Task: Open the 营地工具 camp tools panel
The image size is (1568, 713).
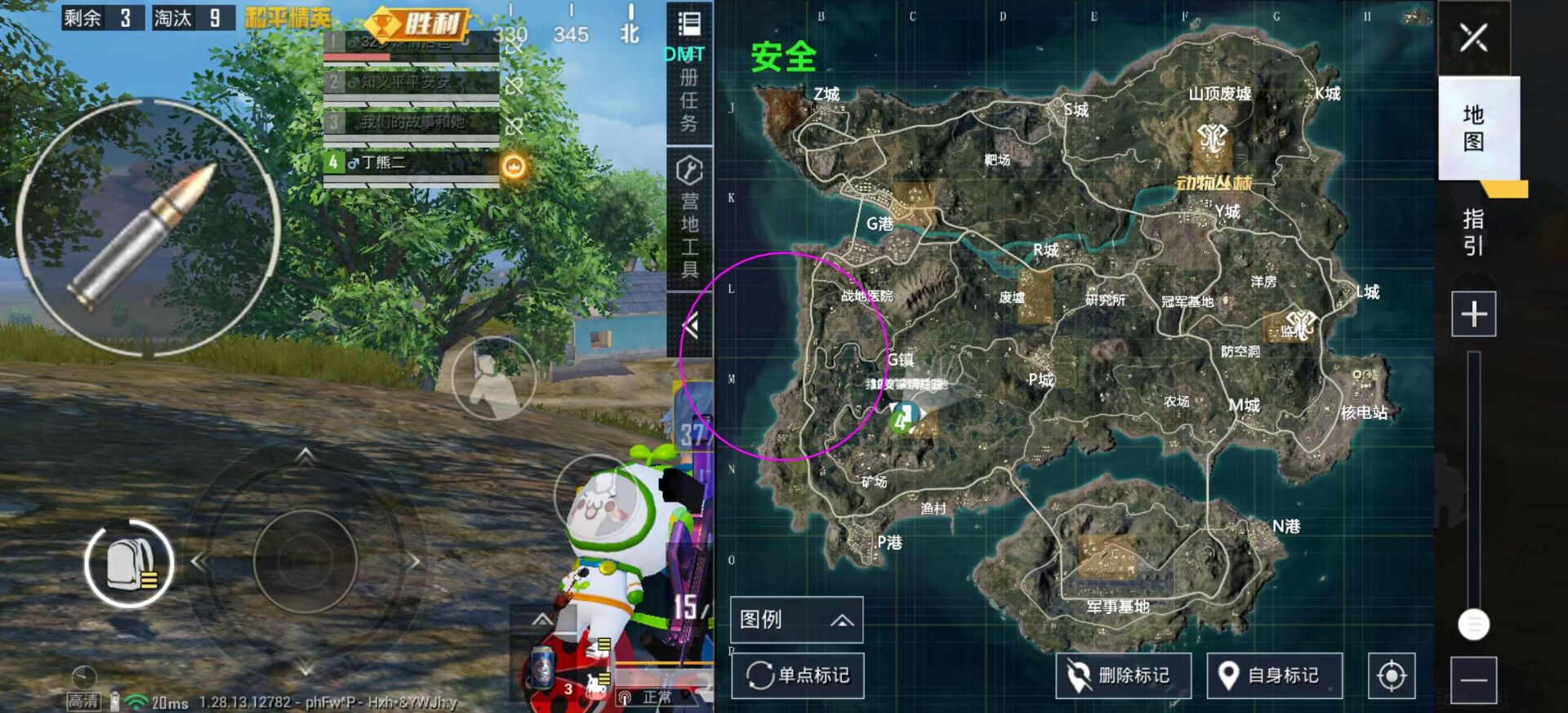Action: click(x=688, y=212)
